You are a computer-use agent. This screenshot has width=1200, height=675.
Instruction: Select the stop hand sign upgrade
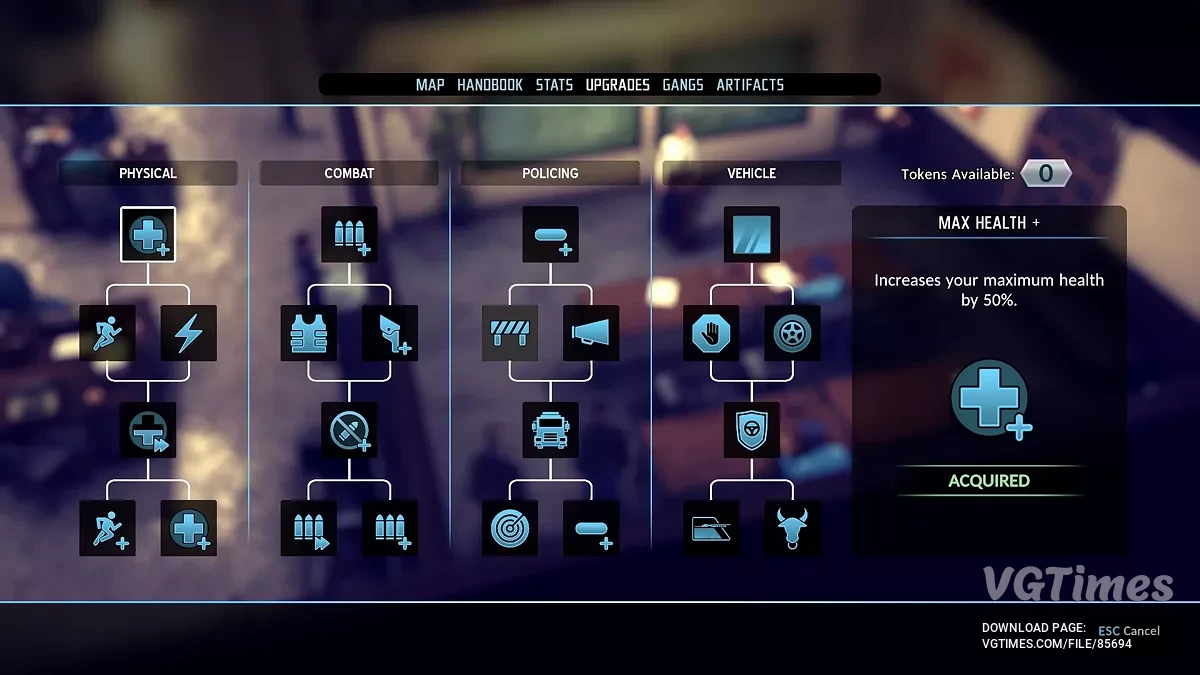click(x=711, y=333)
